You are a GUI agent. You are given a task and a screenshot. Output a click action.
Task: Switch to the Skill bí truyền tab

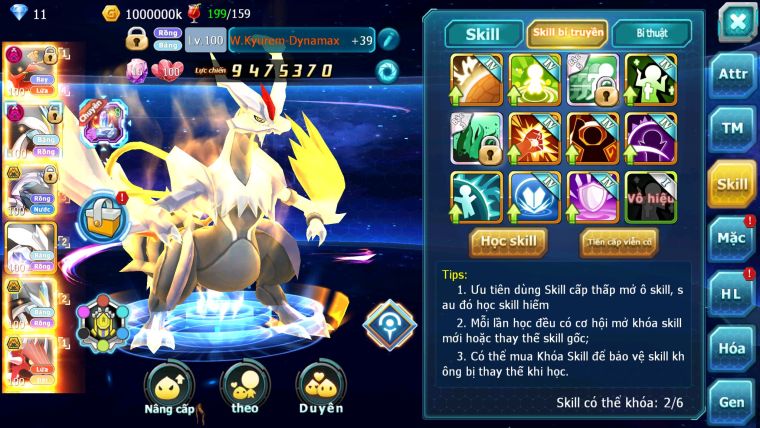(567, 33)
